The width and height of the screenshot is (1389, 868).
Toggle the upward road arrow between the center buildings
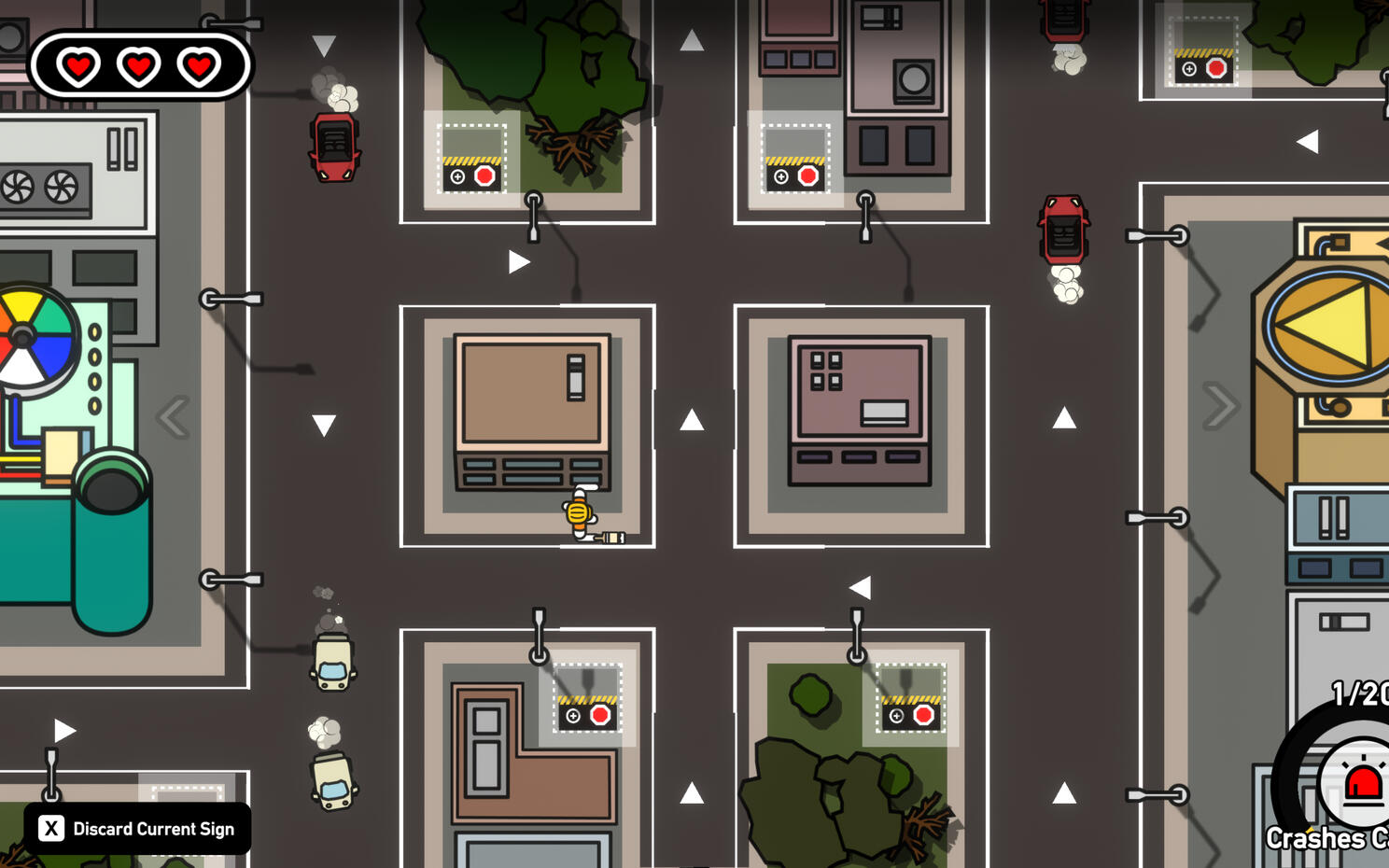point(692,421)
